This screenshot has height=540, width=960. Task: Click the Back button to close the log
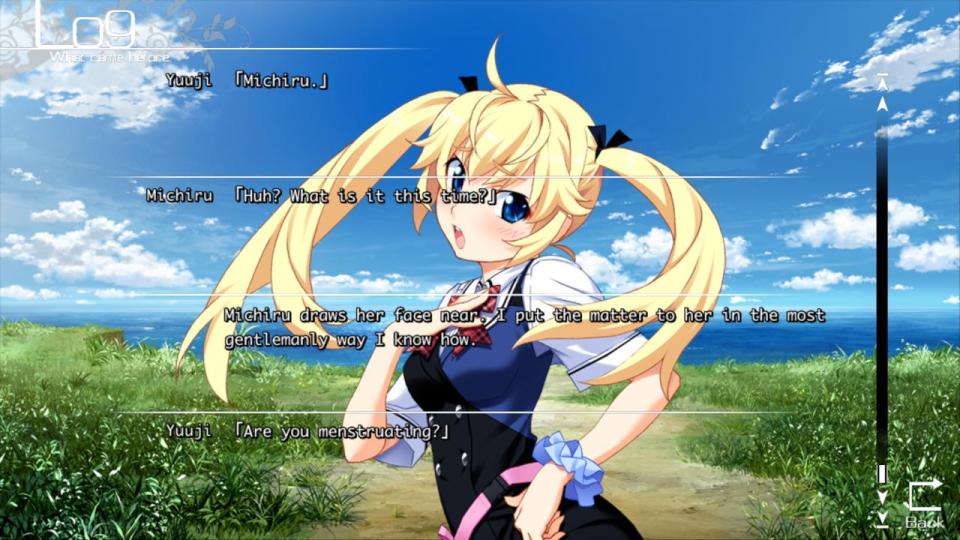pyautogui.click(x=925, y=502)
